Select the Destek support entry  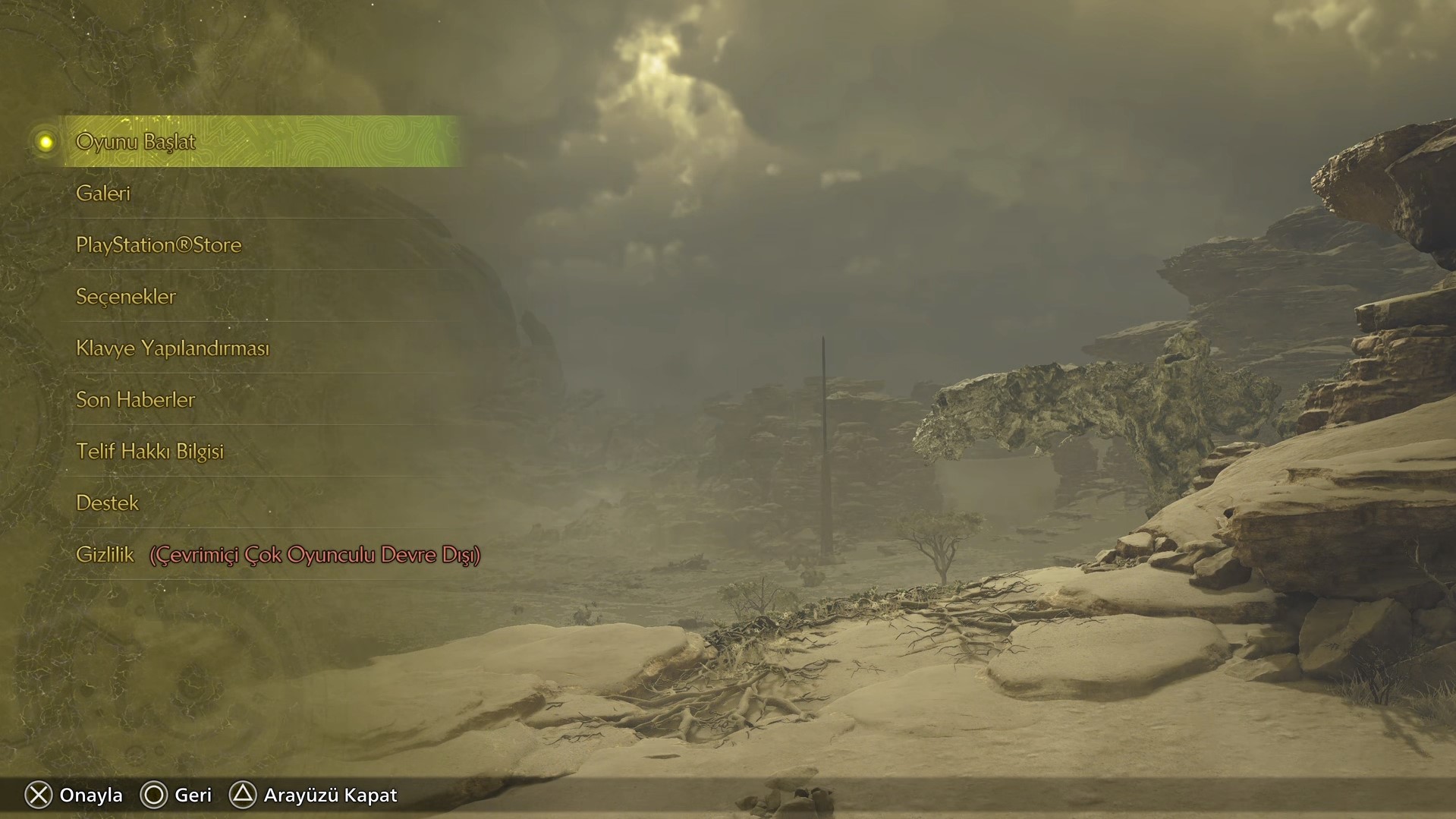pos(108,503)
